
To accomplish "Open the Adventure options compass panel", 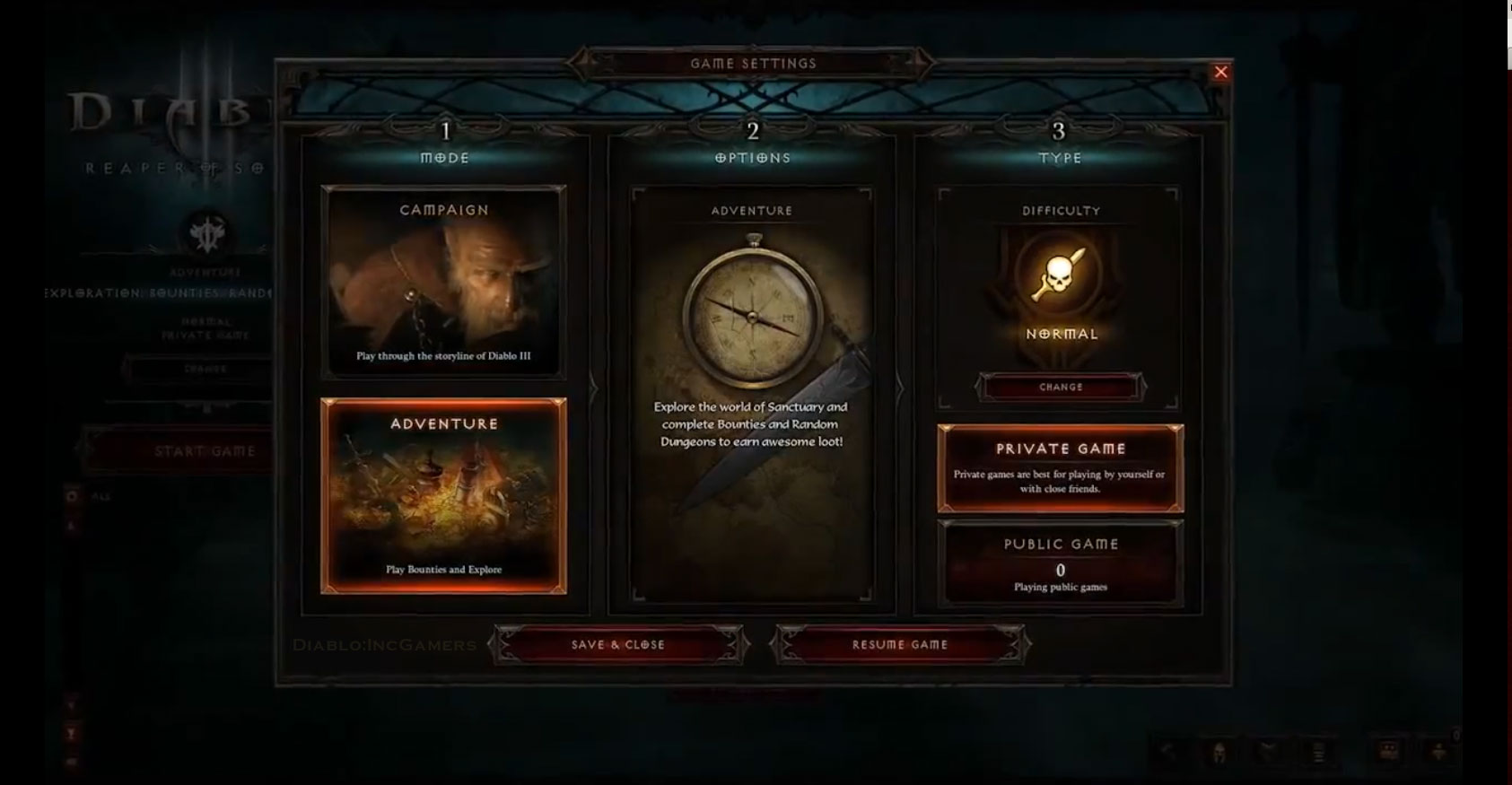I will pos(752,395).
